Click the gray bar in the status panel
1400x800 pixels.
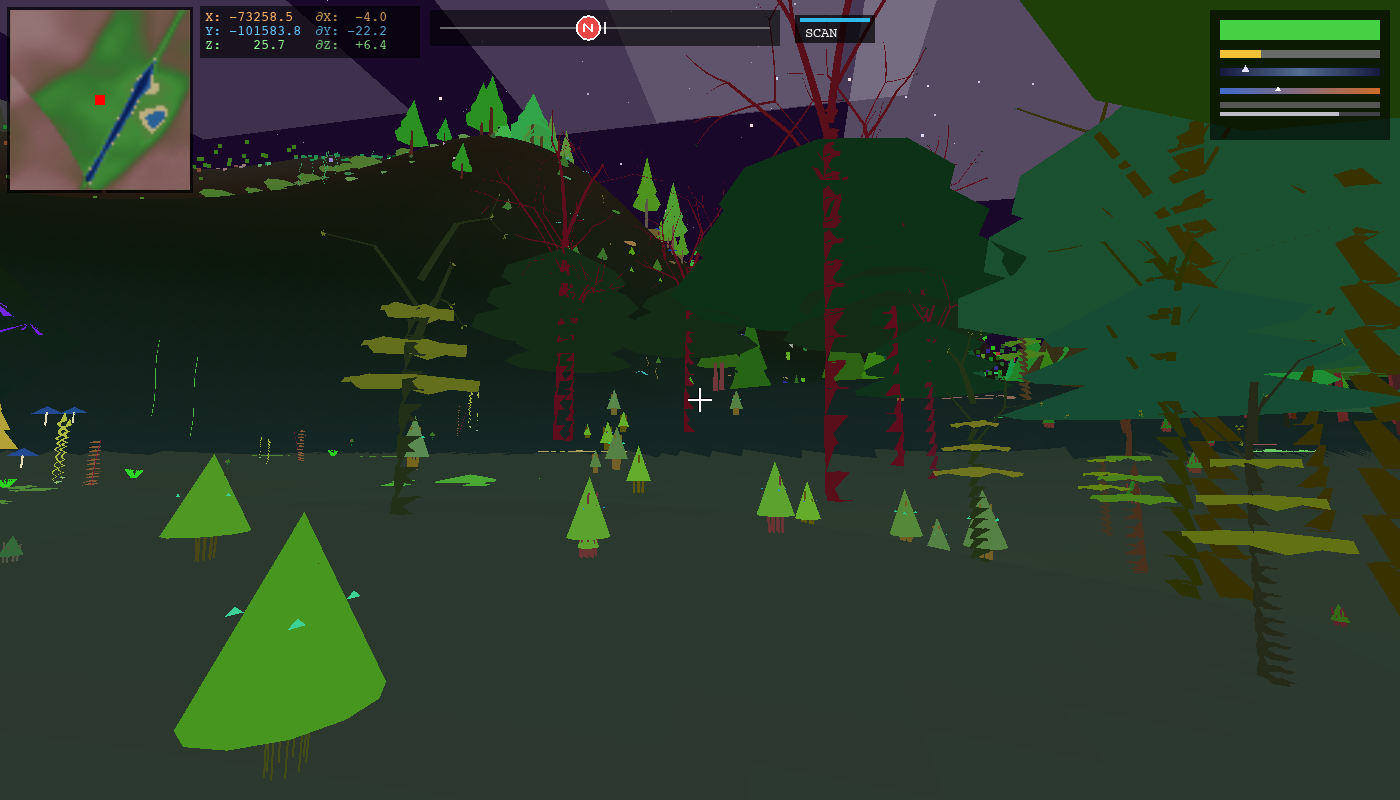[x=1300, y=105]
